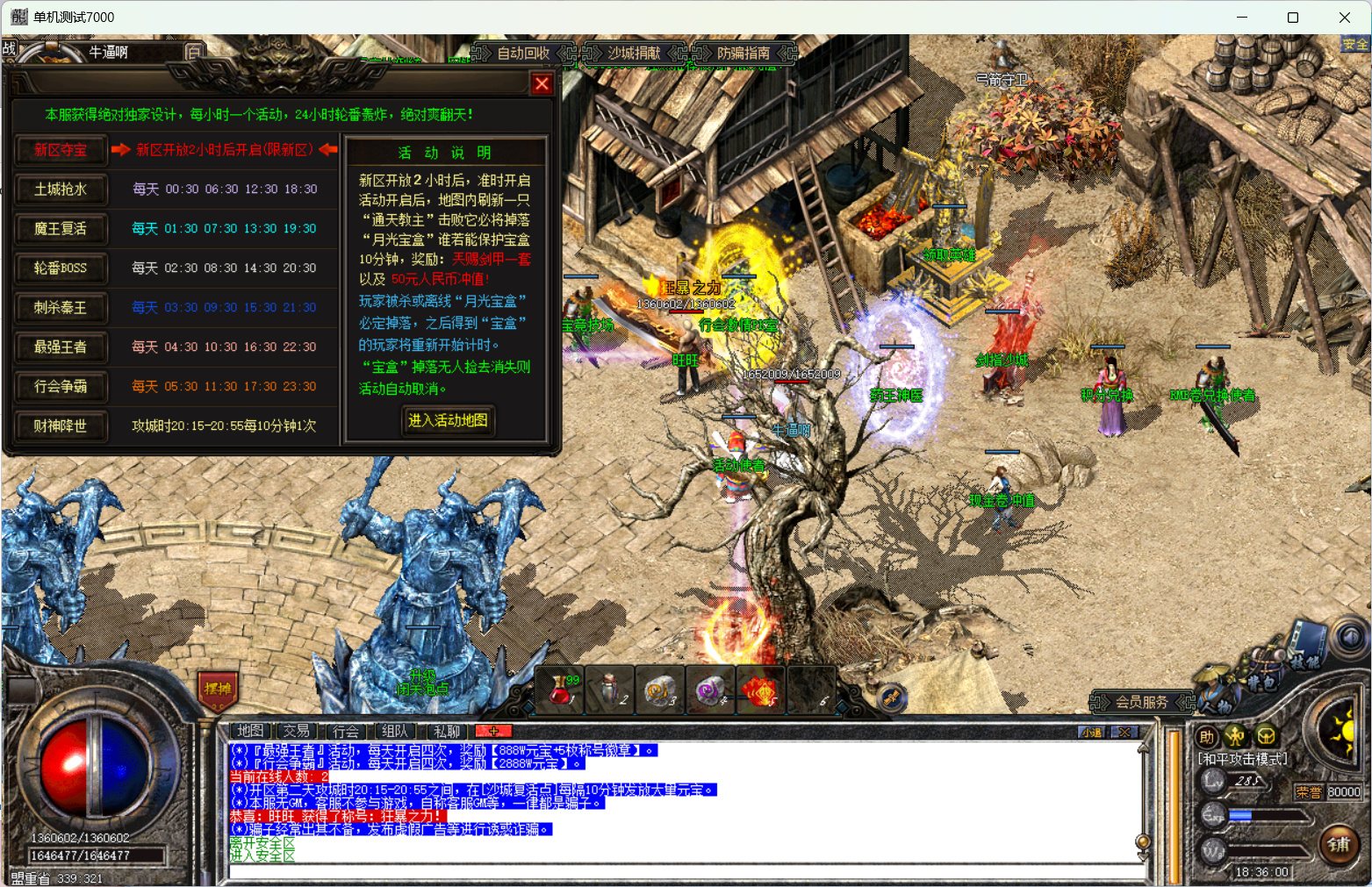Open the 轮番BOSS activity details
1372x887 pixels.
click(61, 268)
